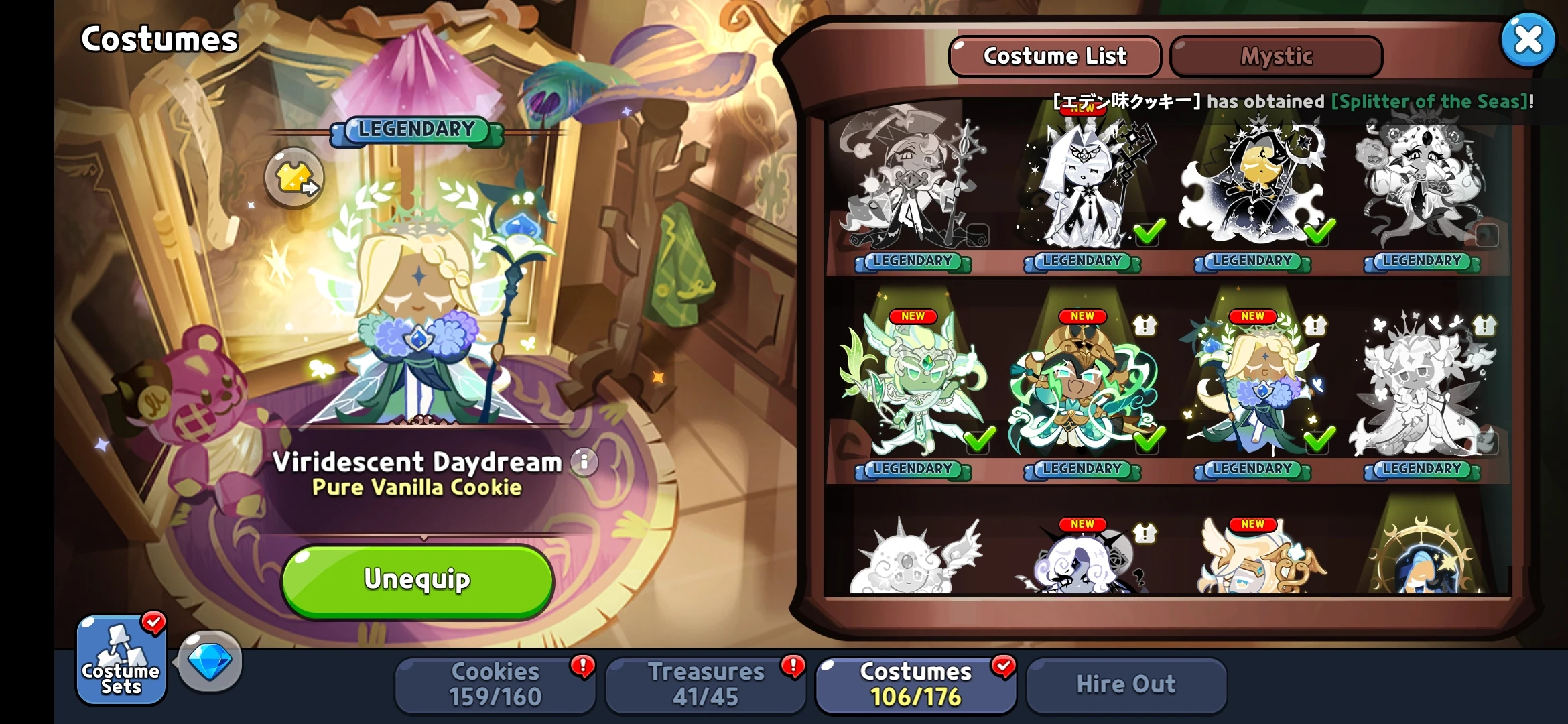Open the Treasures tab at the bottom

click(706, 683)
